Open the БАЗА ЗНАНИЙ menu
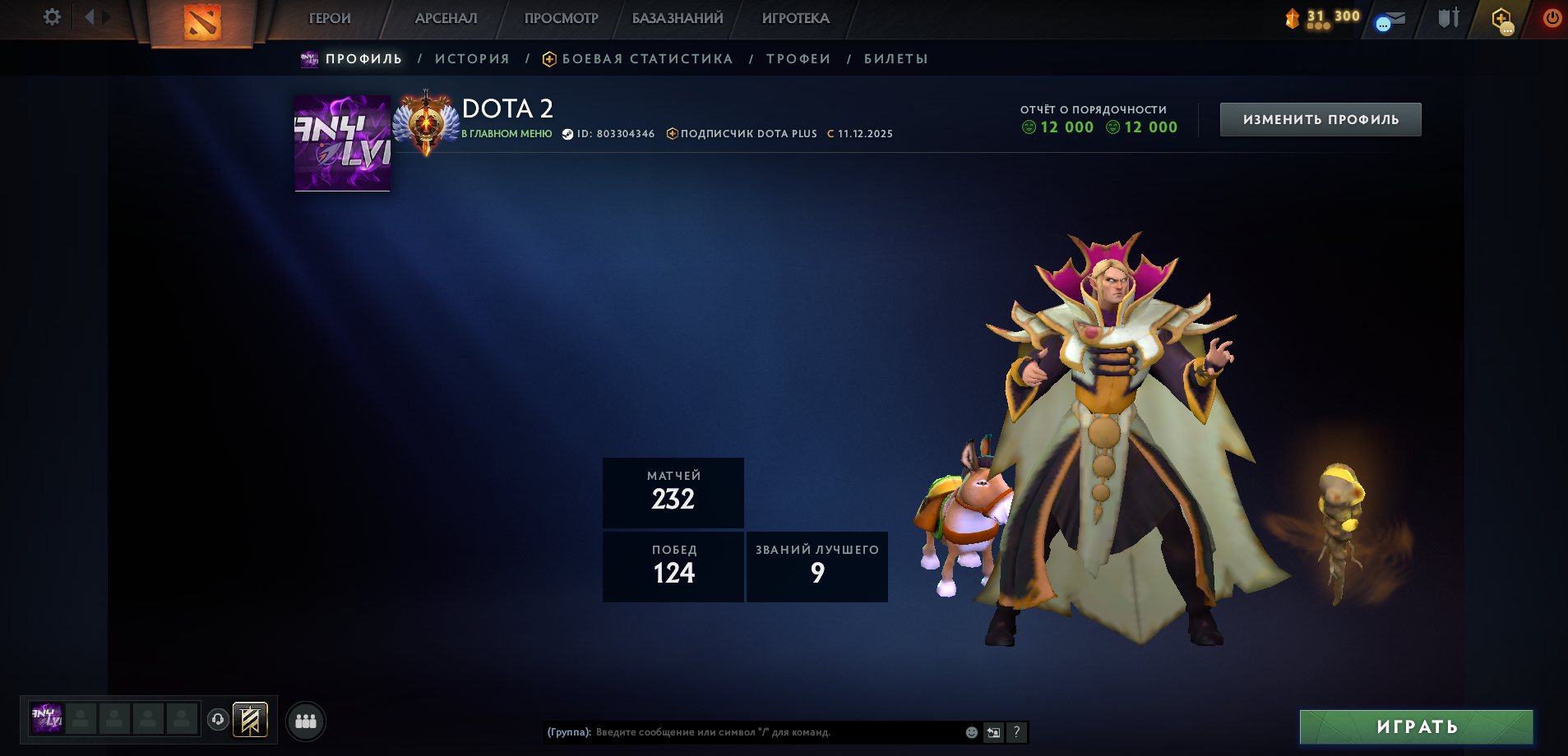The width and height of the screenshot is (1568, 756). tap(678, 18)
